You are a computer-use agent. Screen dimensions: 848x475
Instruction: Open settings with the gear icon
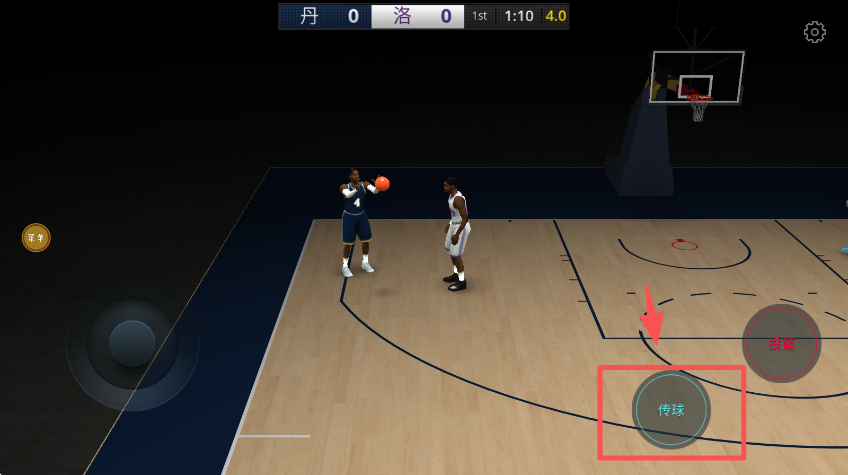(x=815, y=32)
